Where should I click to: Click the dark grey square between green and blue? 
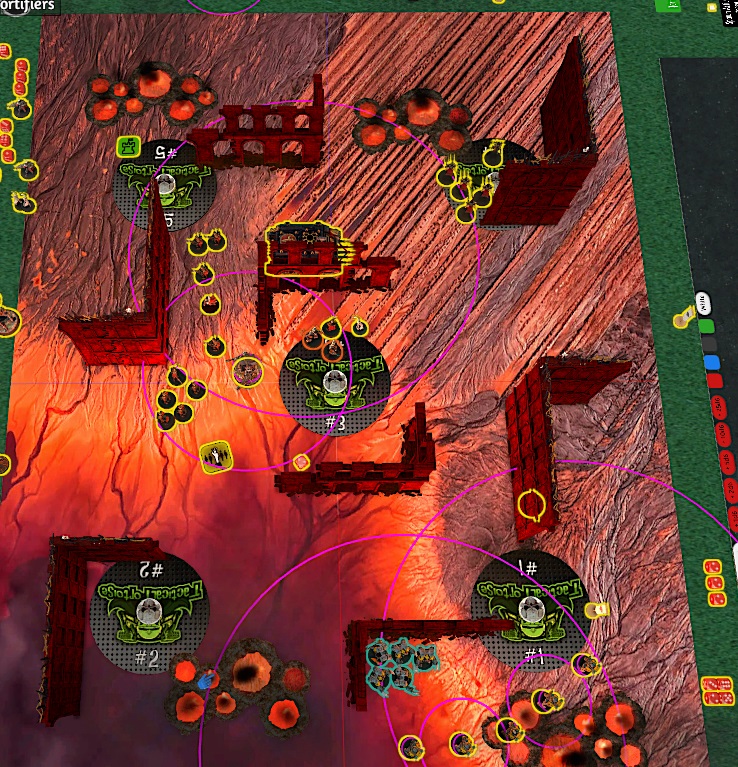[x=709, y=344]
